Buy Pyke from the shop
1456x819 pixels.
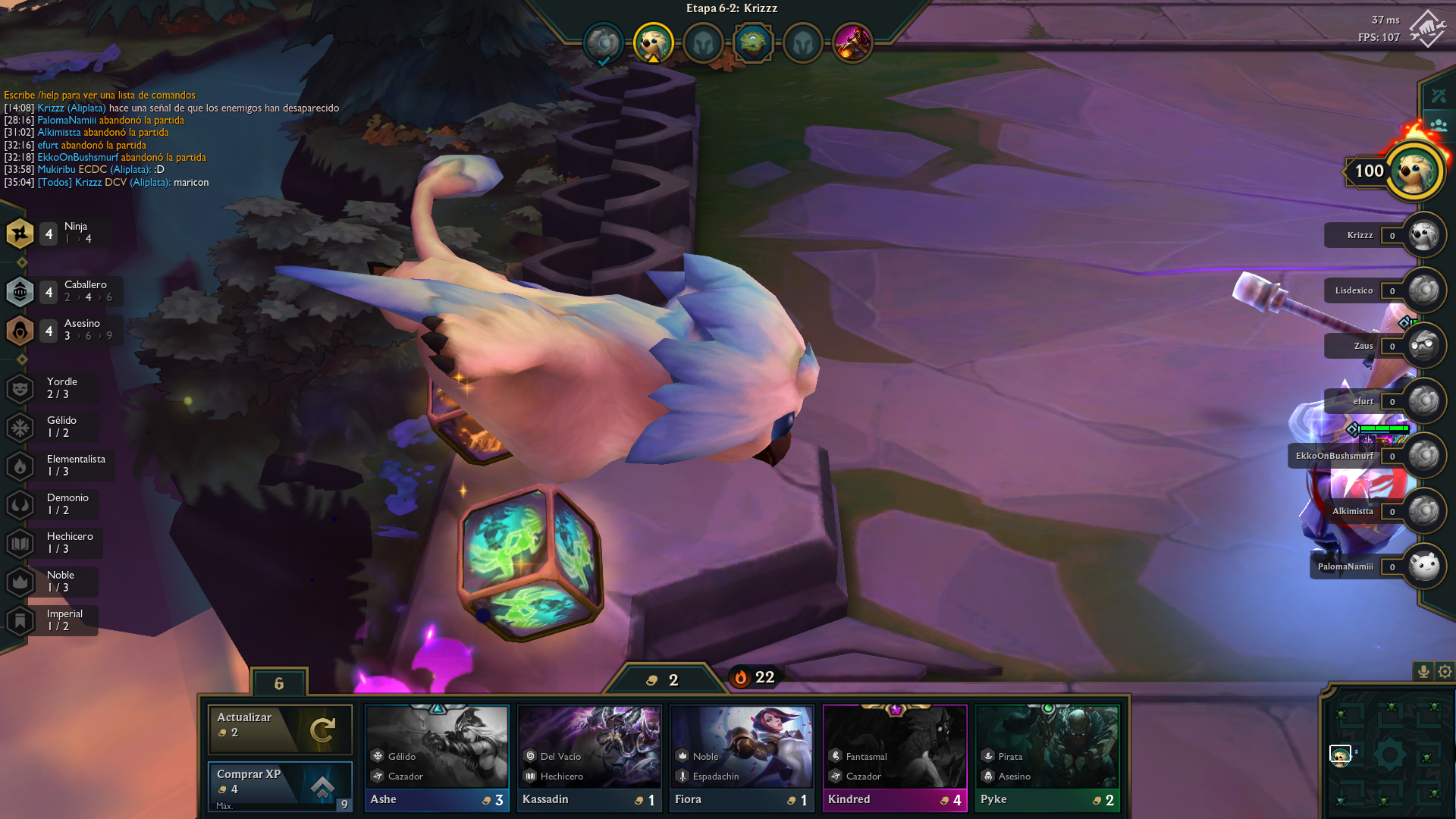(x=1047, y=758)
